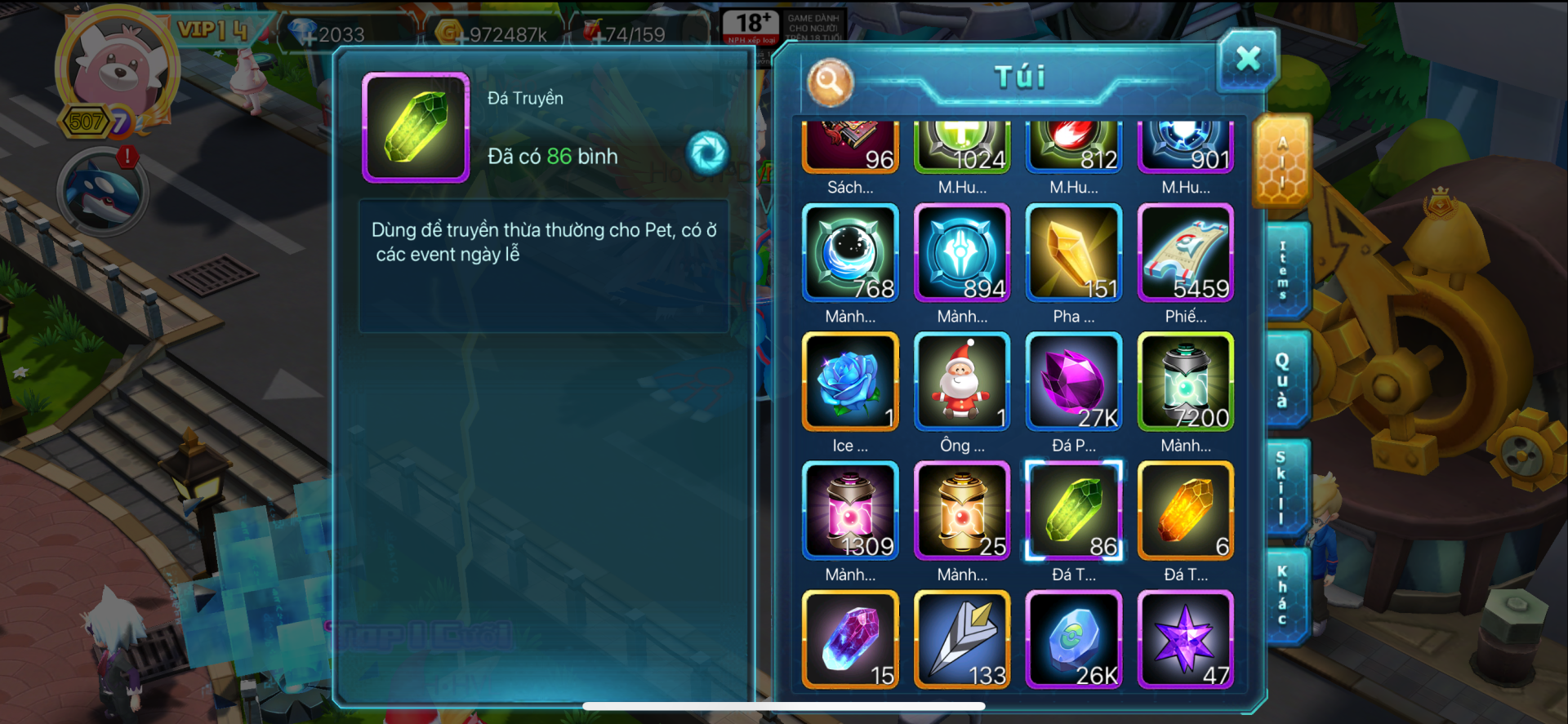This screenshot has width=1568, height=724.
Task: Switch to the All tab
Action: (x=1282, y=161)
